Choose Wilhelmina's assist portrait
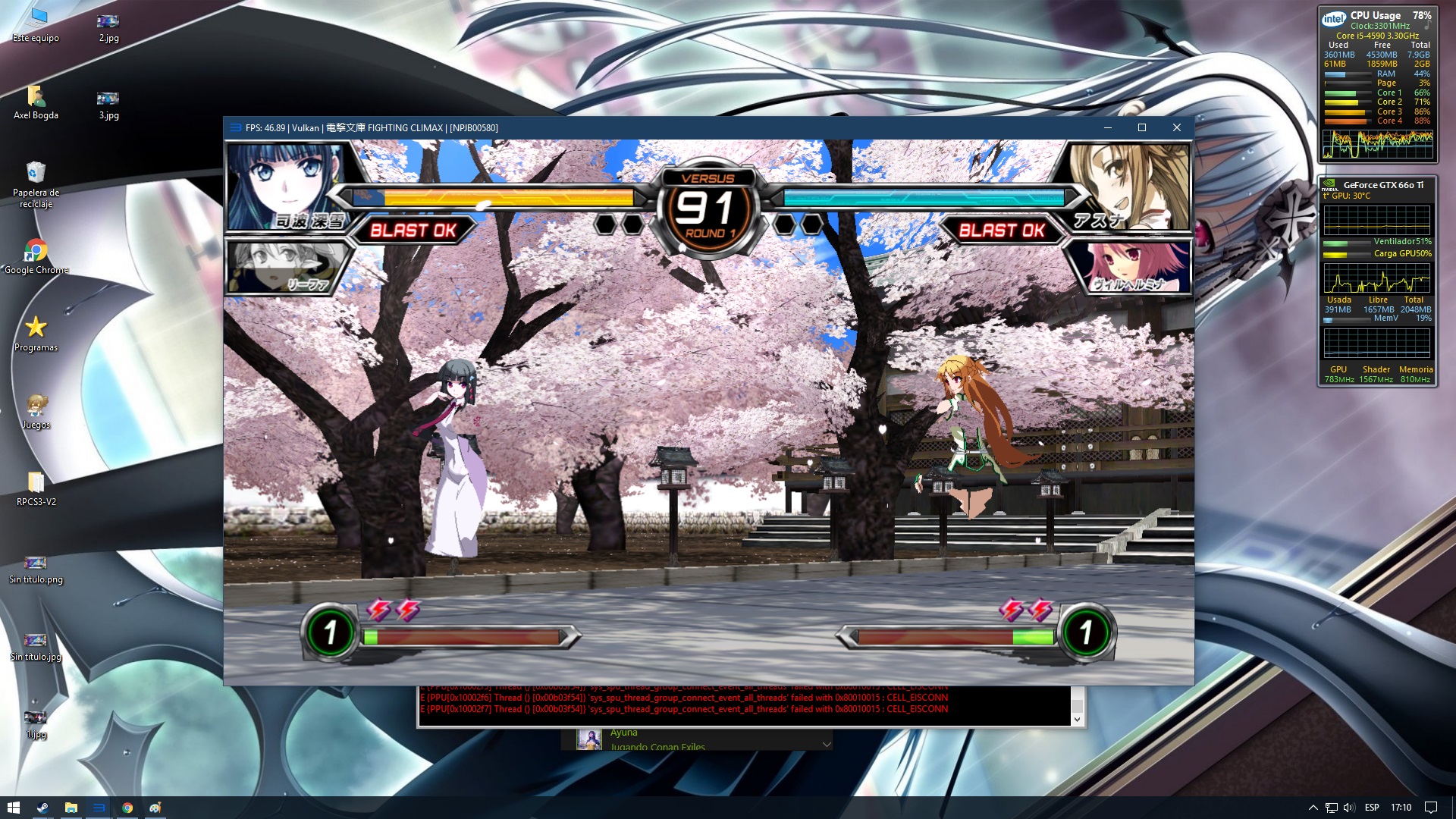Image resolution: width=1456 pixels, height=819 pixels. 1134,267
